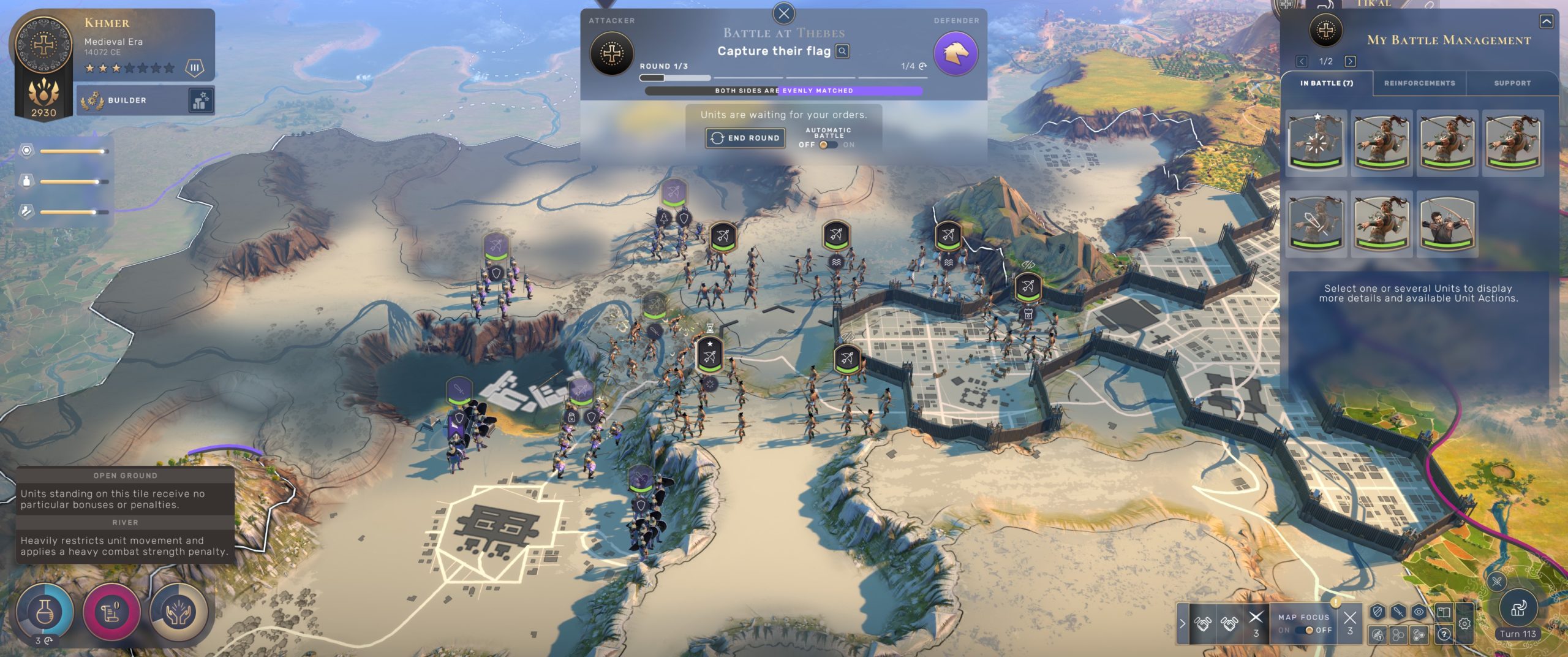Select the In Battle tab
This screenshot has height=657, width=1568.
[1327, 83]
